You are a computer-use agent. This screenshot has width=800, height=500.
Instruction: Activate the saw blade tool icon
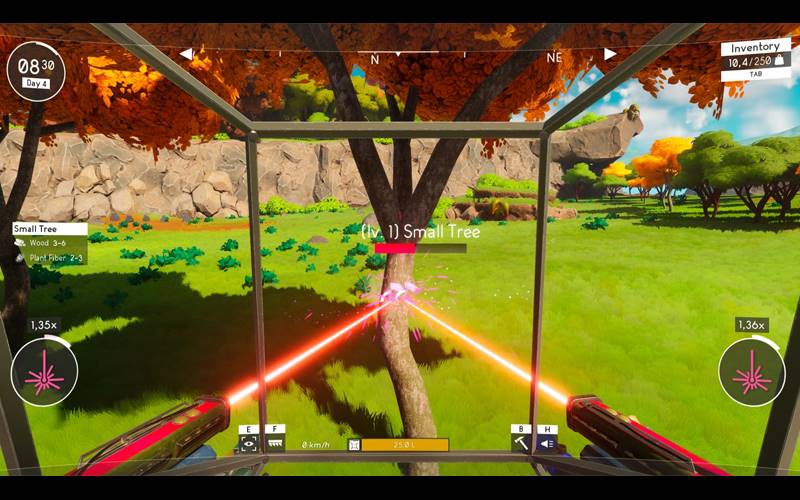(276, 443)
